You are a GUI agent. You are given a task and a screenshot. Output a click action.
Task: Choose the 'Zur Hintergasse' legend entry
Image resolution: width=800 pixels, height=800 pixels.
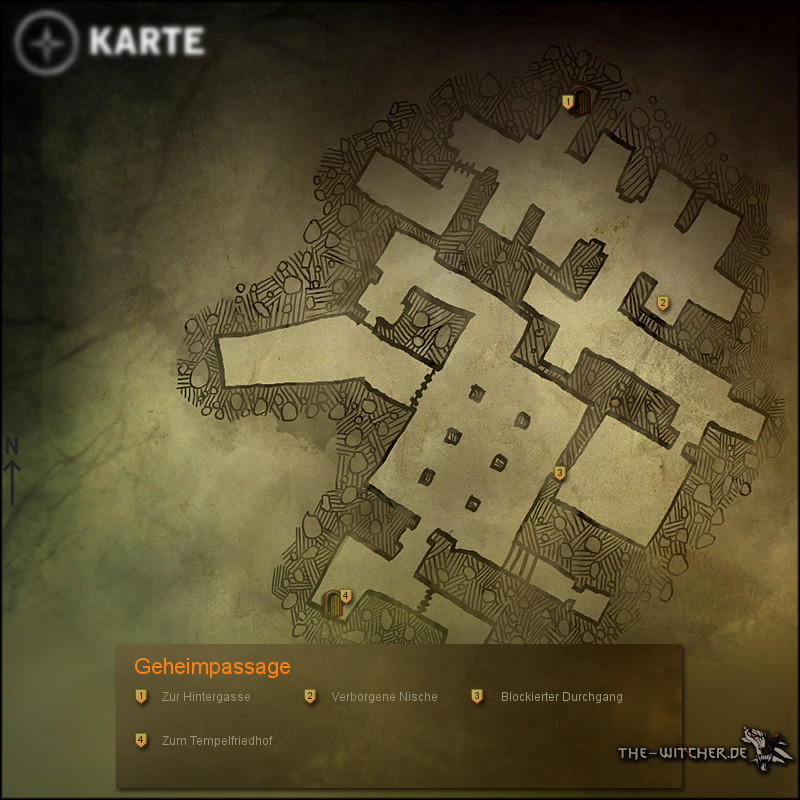point(205,697)
